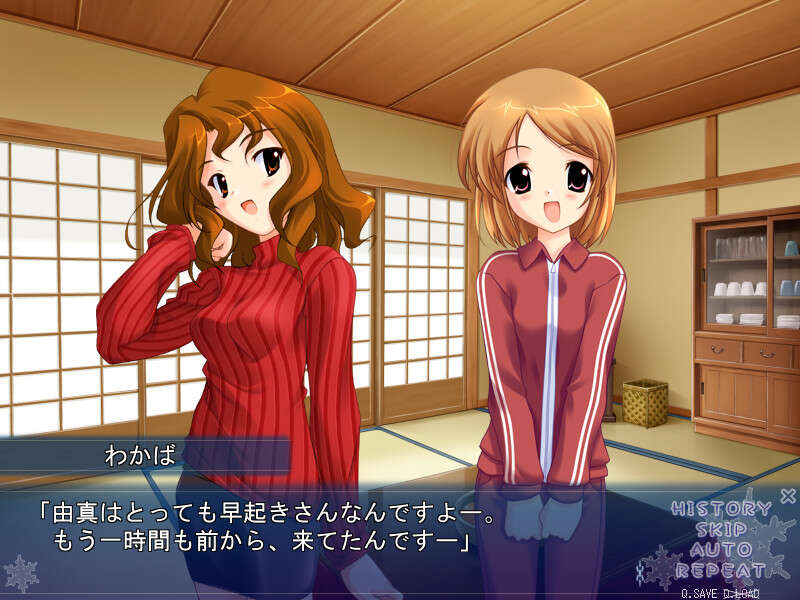
Task: Hide the message window with the X
Action: point(787,495)
